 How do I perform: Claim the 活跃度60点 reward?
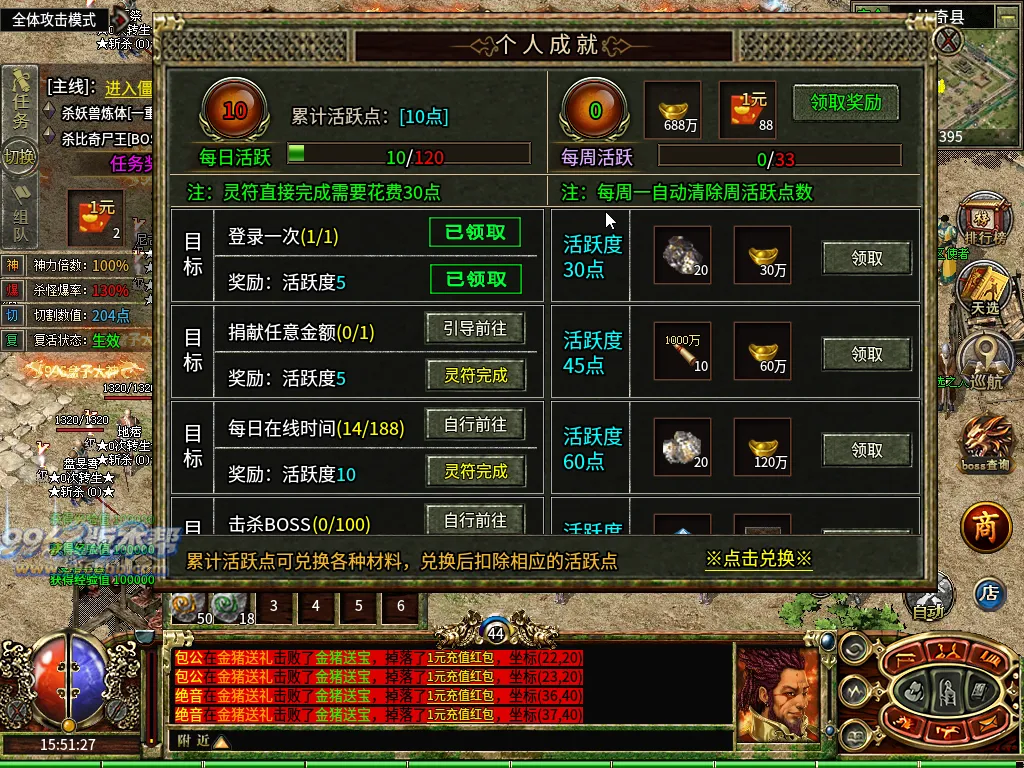[867, 450]
